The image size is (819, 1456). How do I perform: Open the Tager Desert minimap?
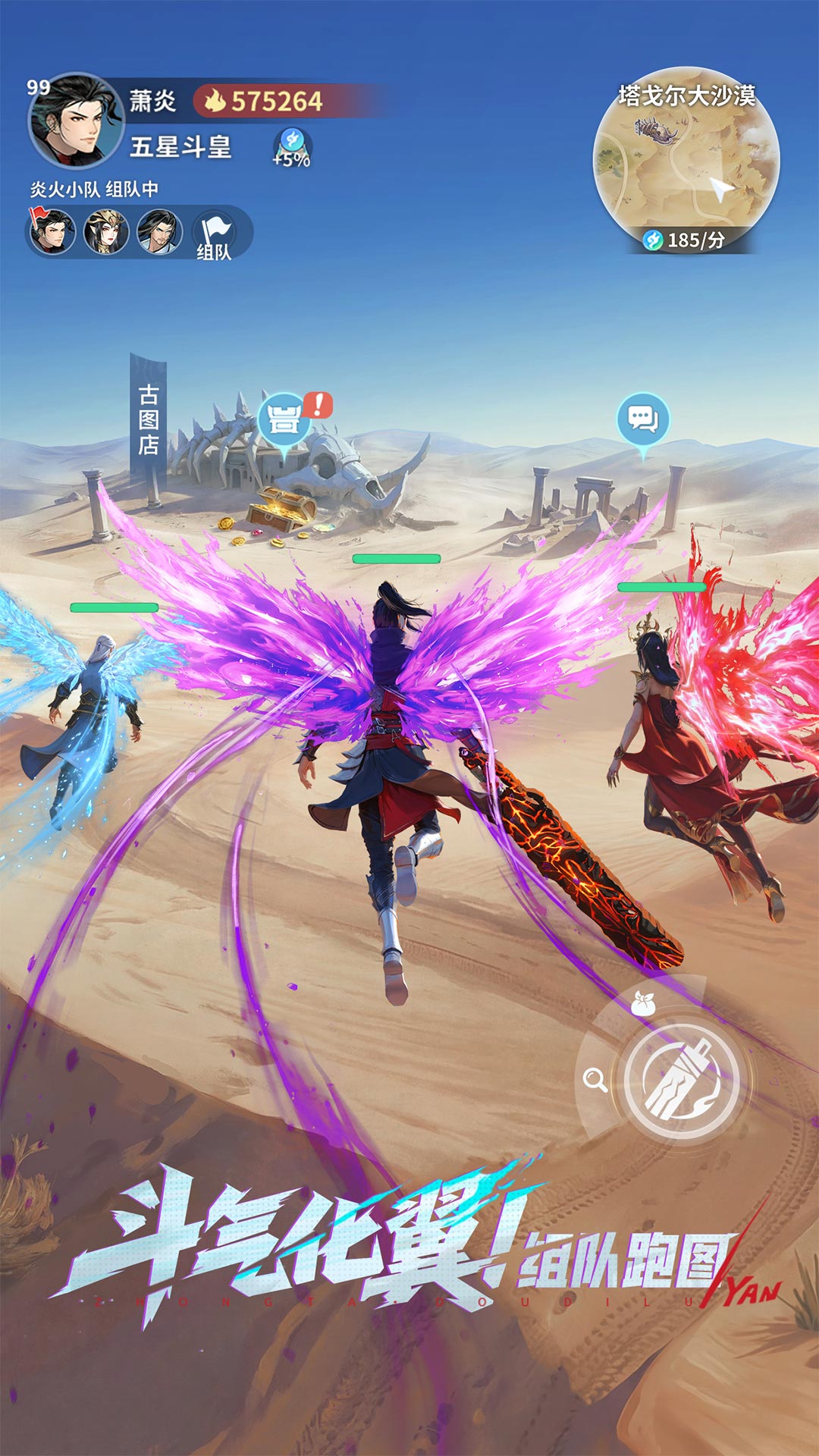686,163
